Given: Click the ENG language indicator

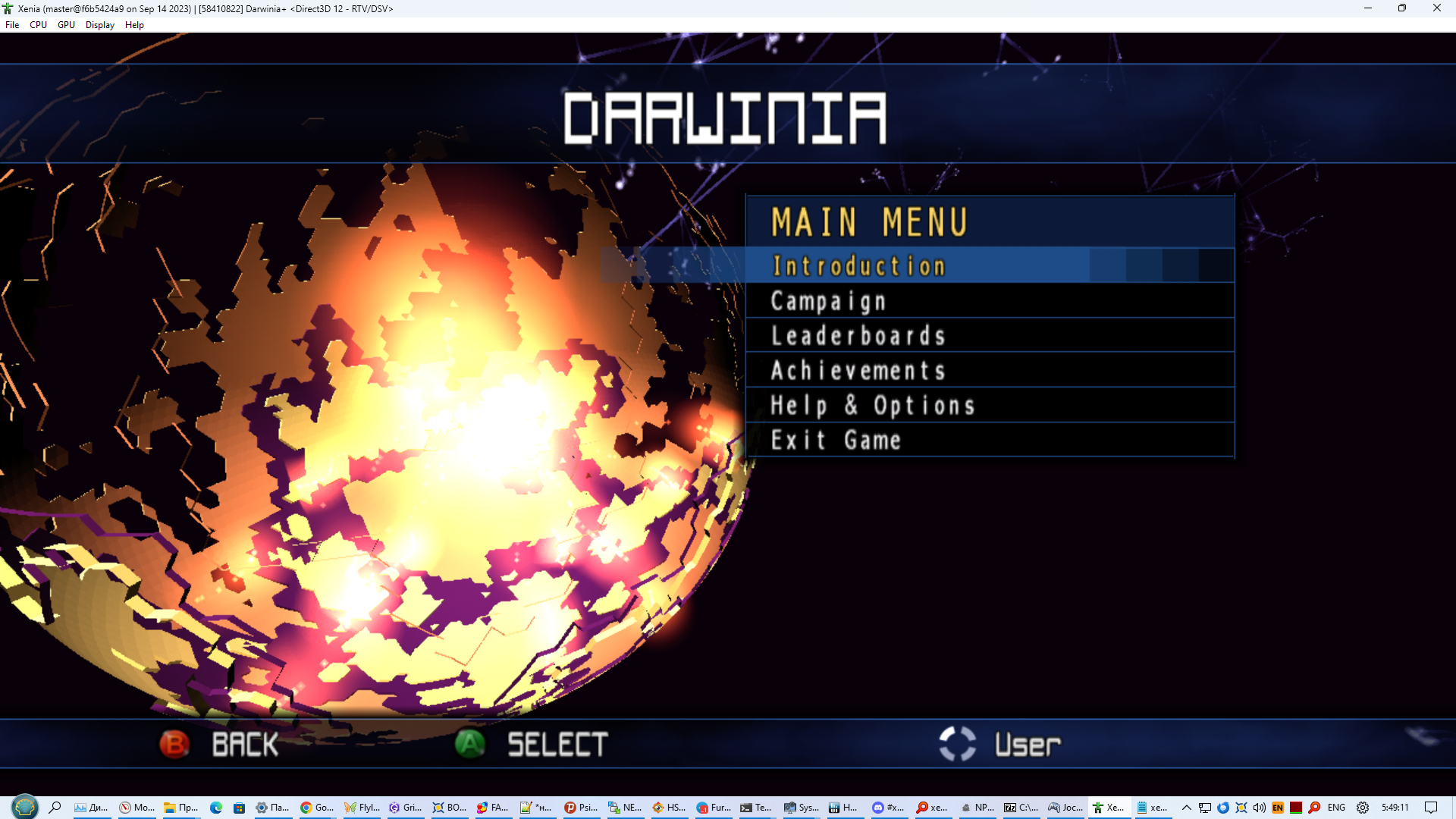Looking at the screenshot, I should (x=1337, y=807).
